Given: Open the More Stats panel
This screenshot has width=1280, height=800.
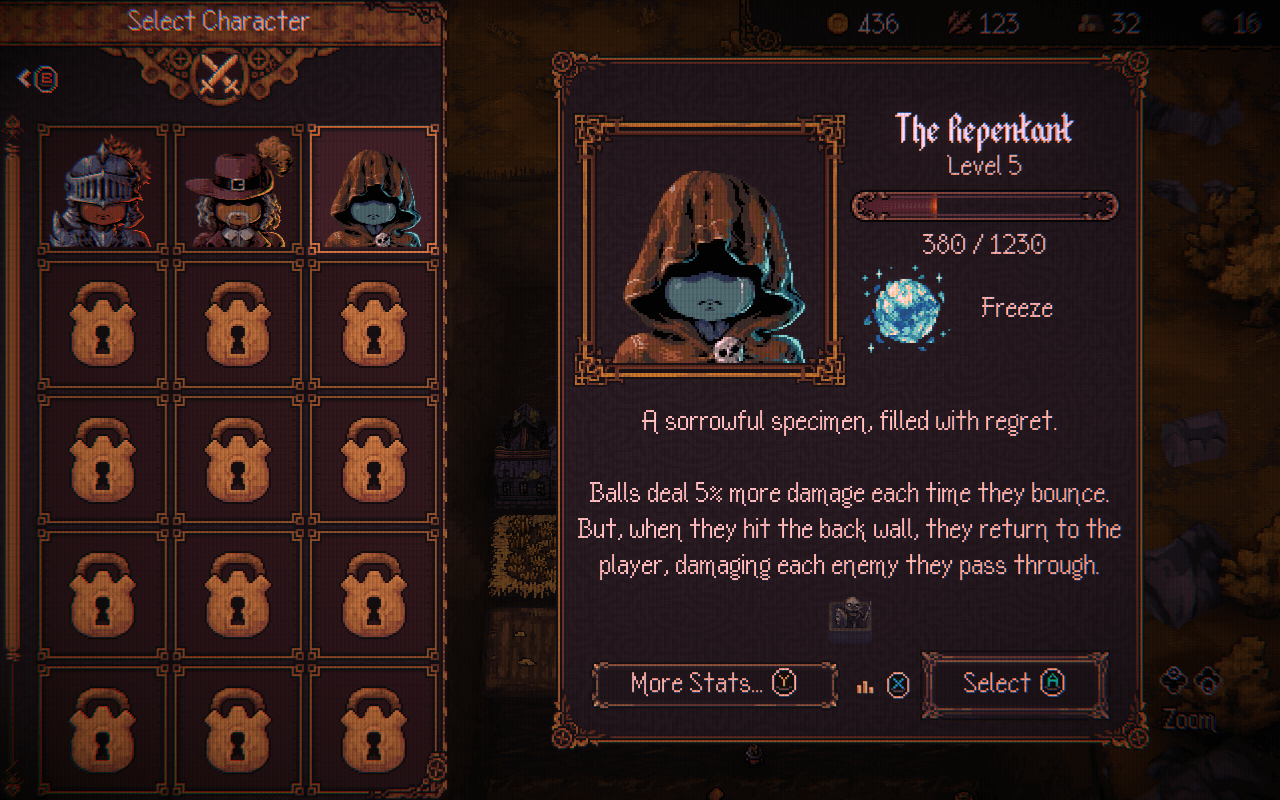Looking at the screenshot, I should click(714, 684).
